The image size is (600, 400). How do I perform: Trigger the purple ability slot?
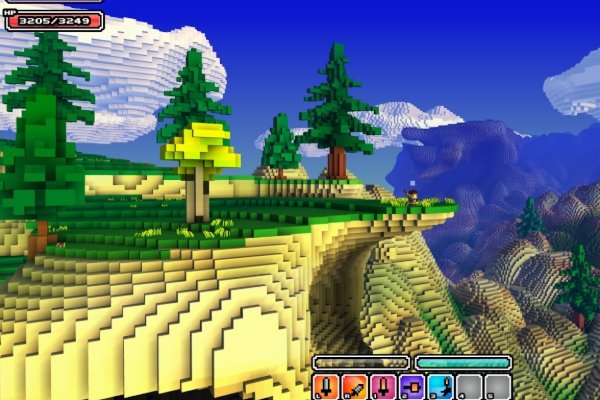click(411, 388)
